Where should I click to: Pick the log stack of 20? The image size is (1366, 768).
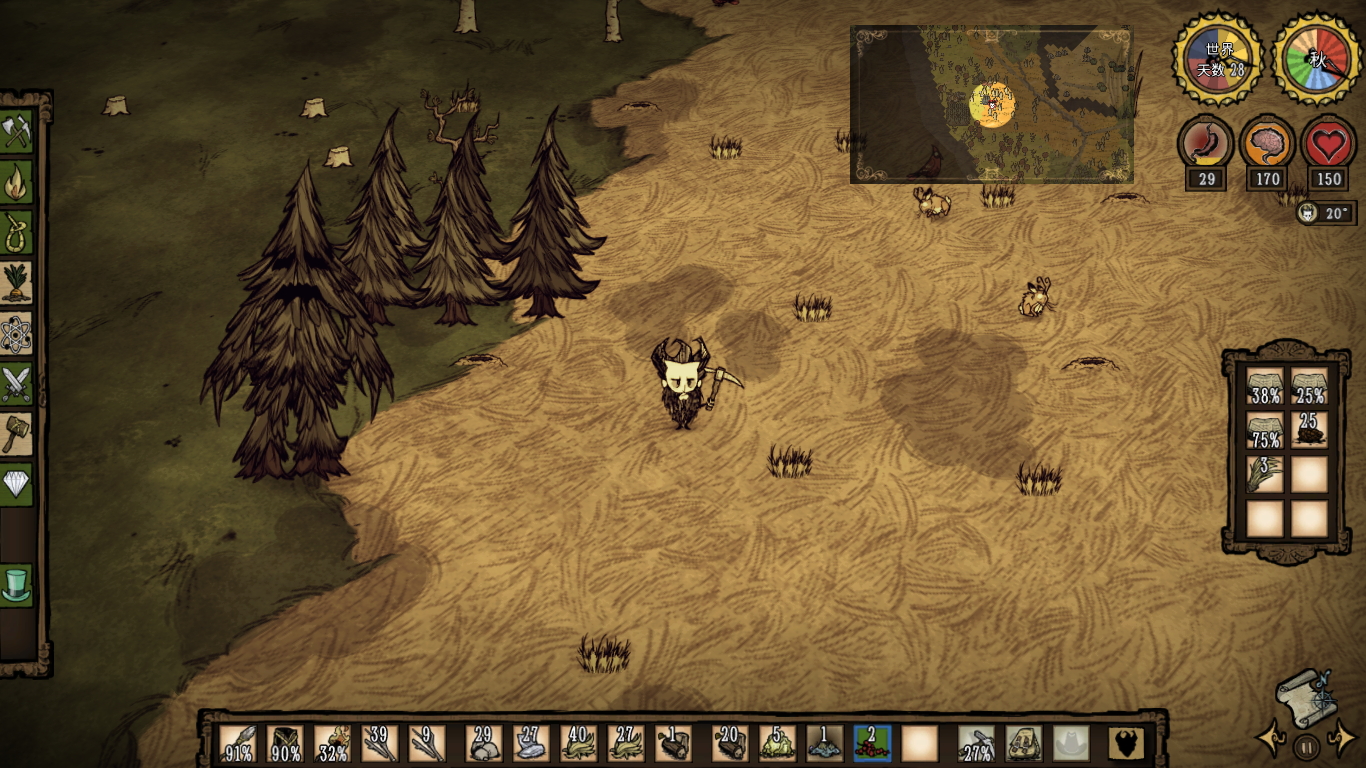(x=730, y=744)
